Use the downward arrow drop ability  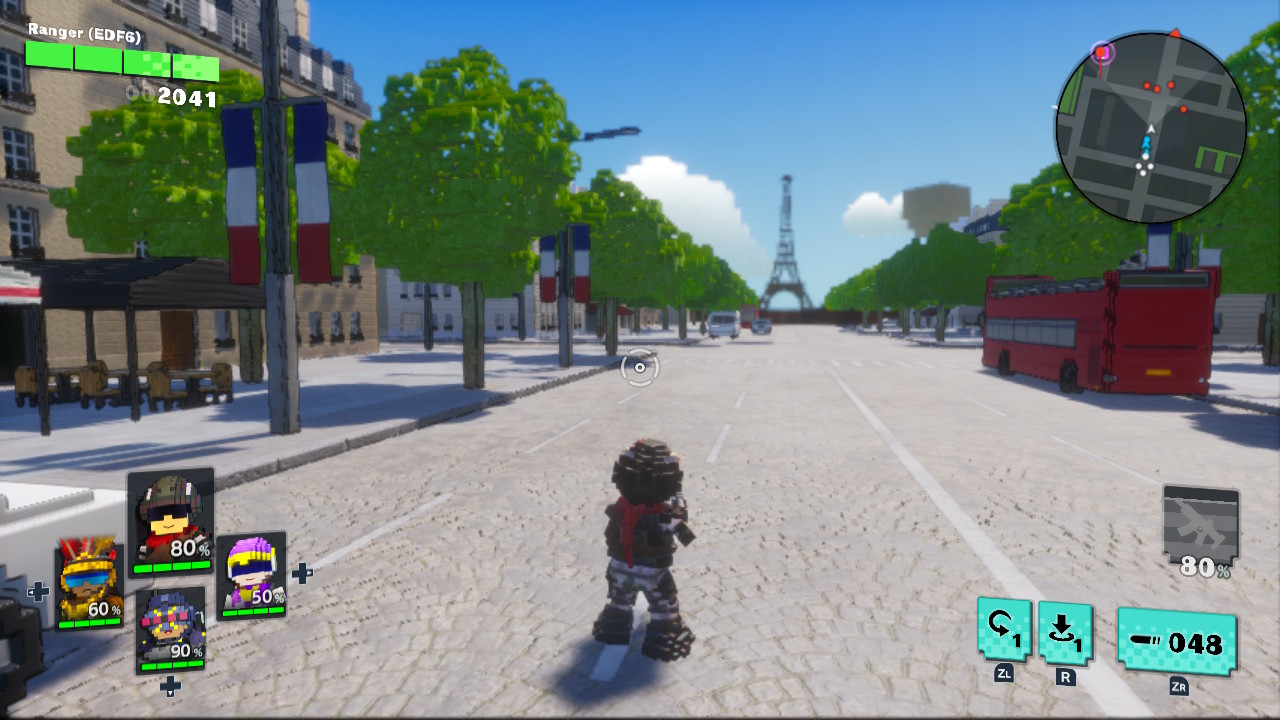1066,632
